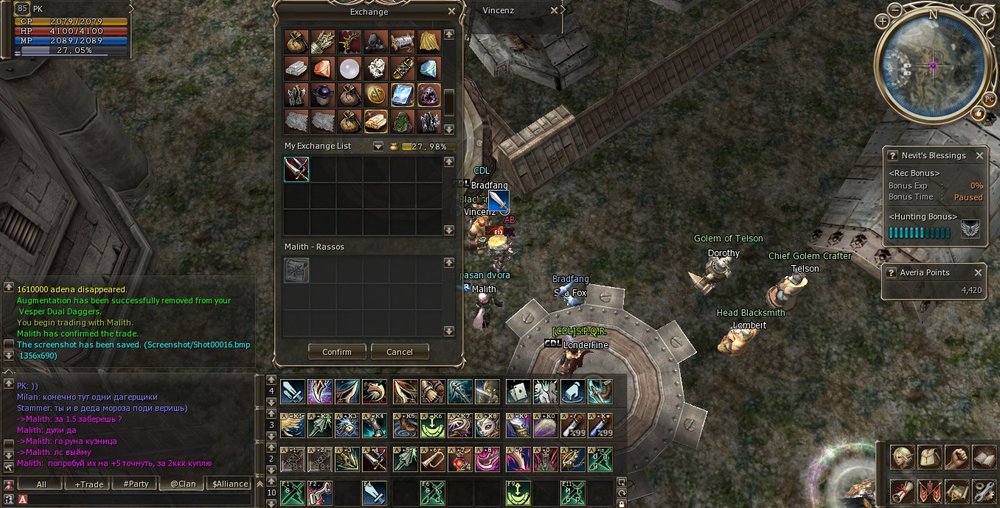Close the Exchange window
The image size is (1000, 508).
pyautogui.click(x=451, y=12)
